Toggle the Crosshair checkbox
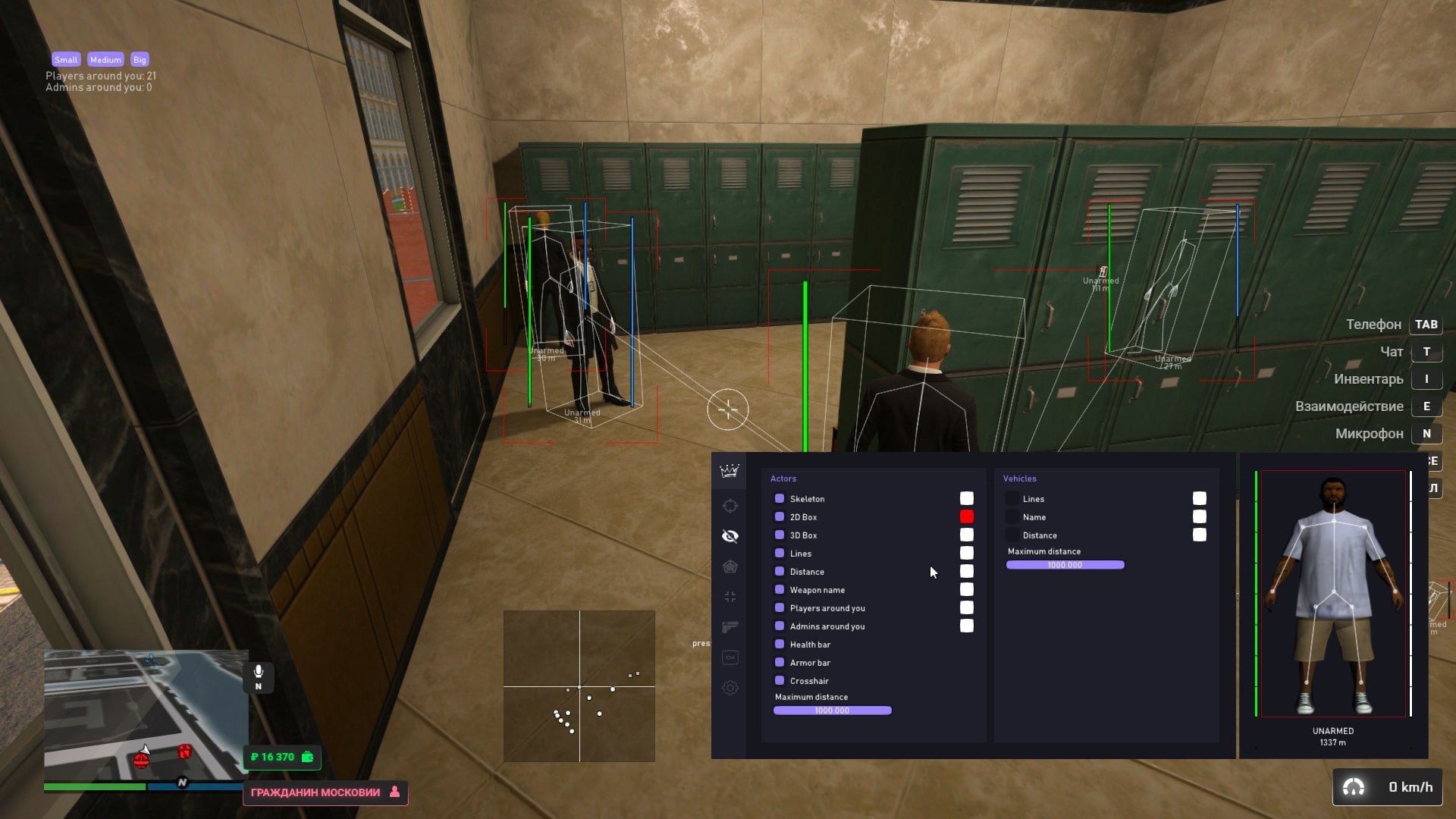This screenshot has height=819, width=1456. pos(780,680)
